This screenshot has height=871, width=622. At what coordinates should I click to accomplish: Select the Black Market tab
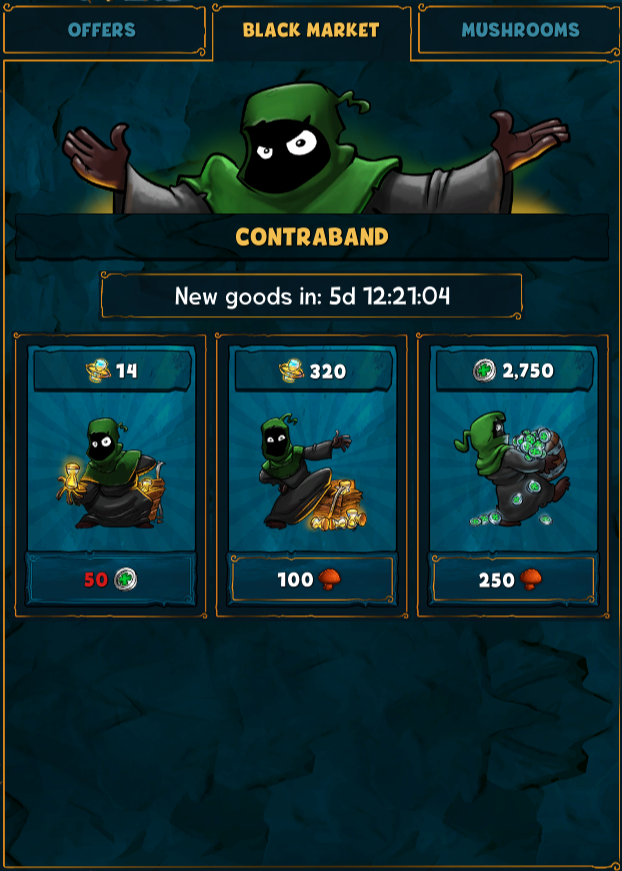click(x=311, y=30)
